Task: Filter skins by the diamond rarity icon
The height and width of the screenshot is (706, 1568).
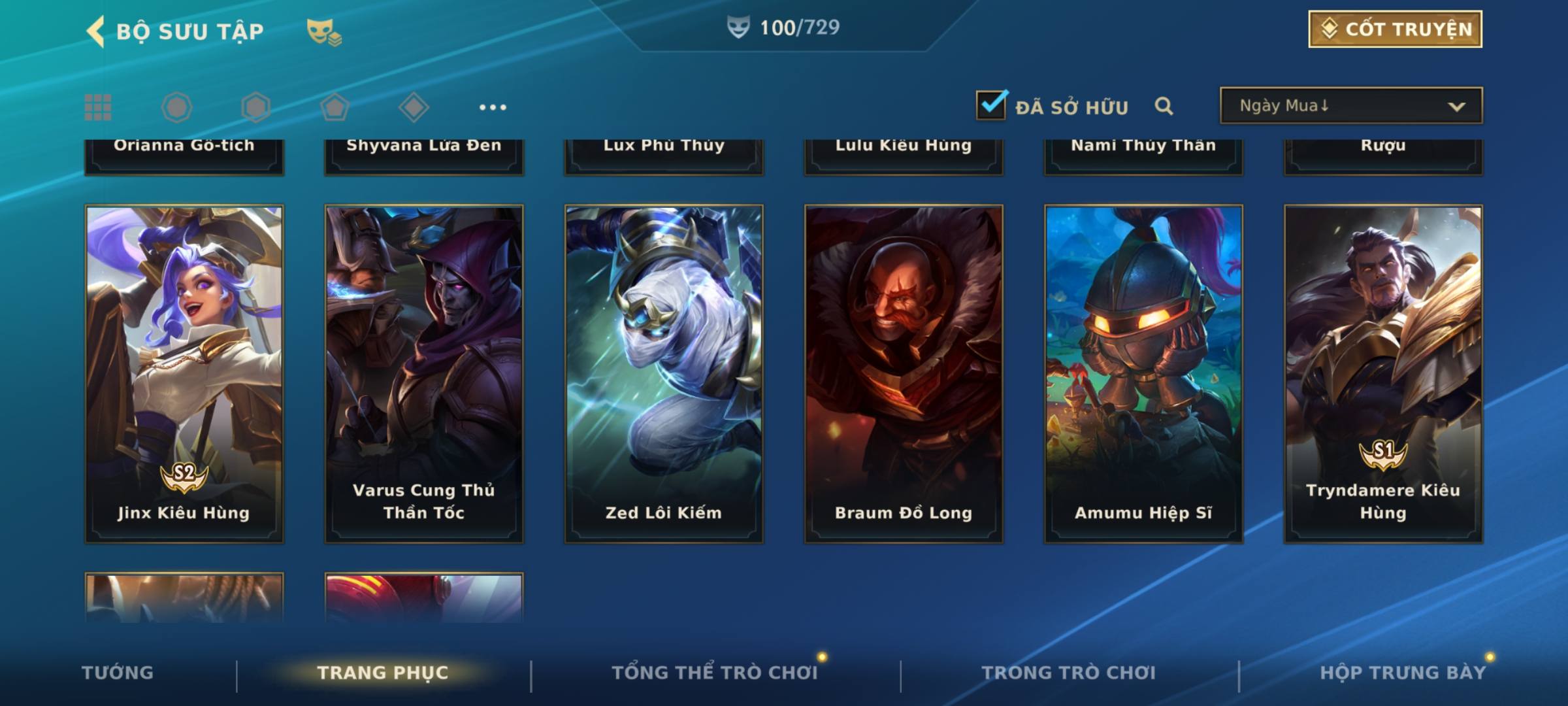Action: (x=414, y=107)
